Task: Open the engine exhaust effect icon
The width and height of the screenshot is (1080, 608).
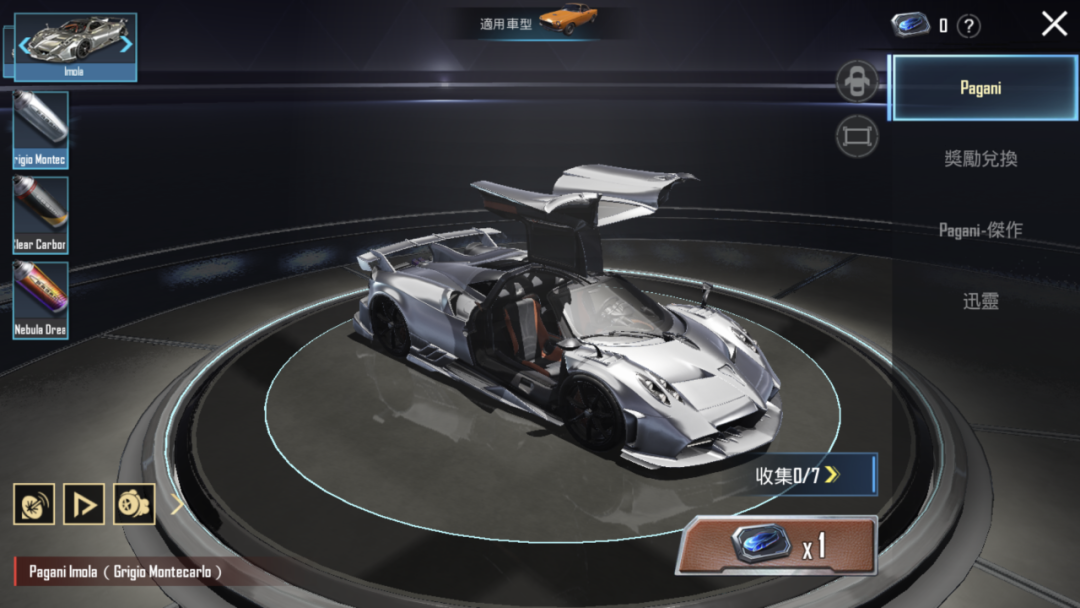Action: (134, 504)
